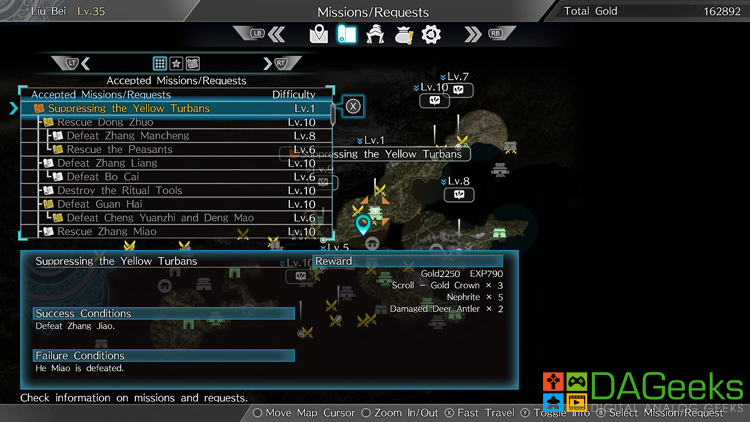
Task: Choose the Rescue the Peasants mission
Action: point(119,150)
